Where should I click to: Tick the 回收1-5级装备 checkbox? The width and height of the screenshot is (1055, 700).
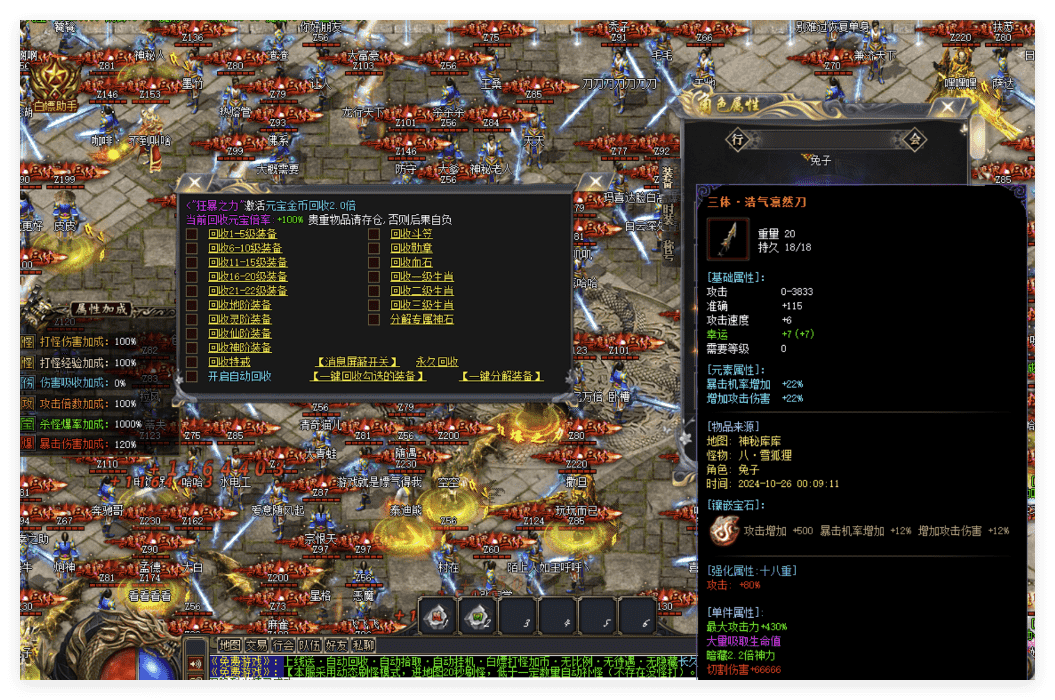tap(191, 234)
